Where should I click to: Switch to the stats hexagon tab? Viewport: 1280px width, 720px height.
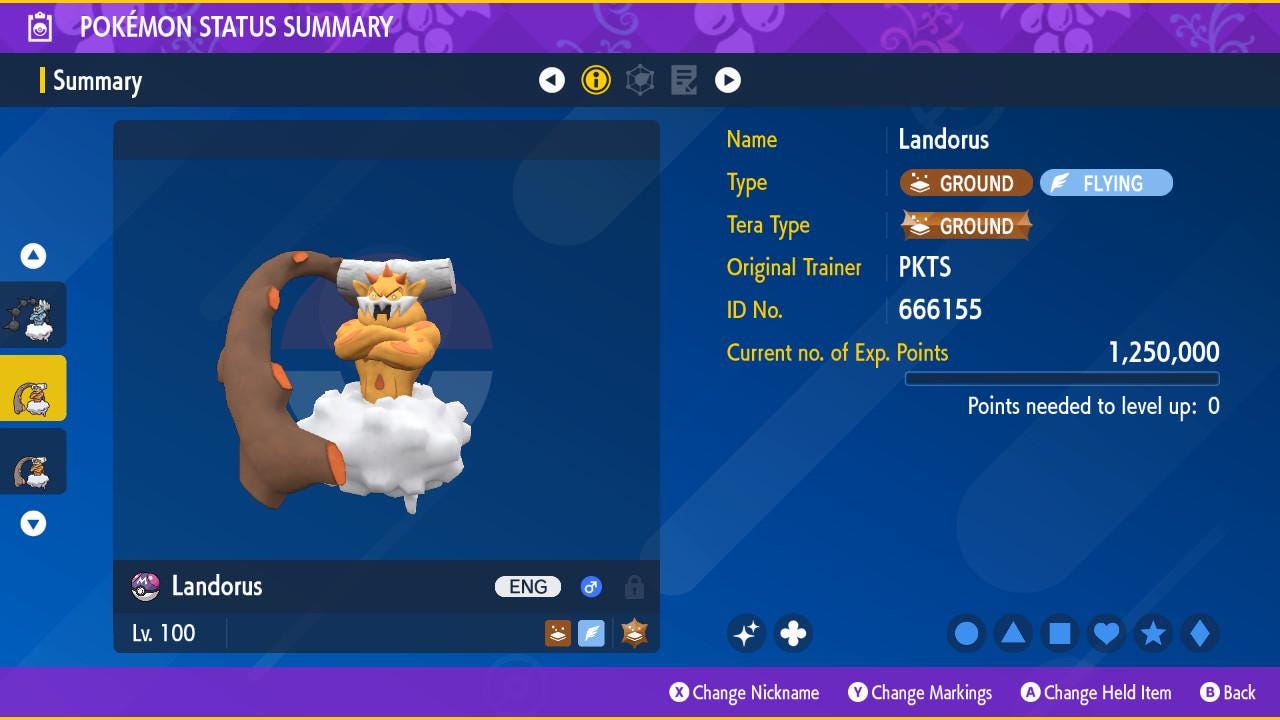point(640,80)
